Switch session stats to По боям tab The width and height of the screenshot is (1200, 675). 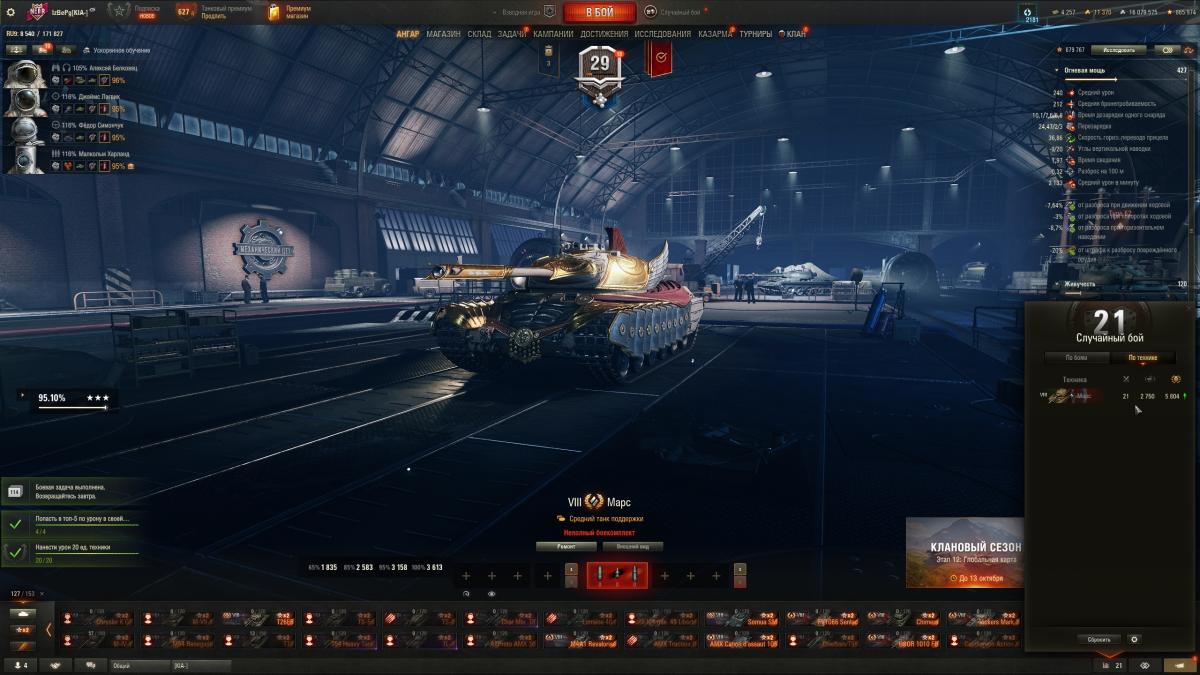tap(1076, 357)
